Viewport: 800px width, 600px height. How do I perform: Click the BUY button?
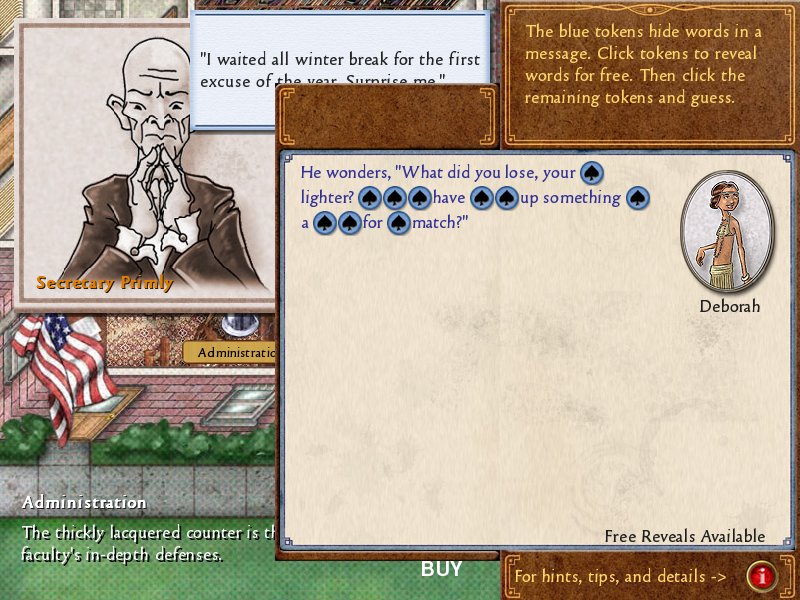click(441, 569)
